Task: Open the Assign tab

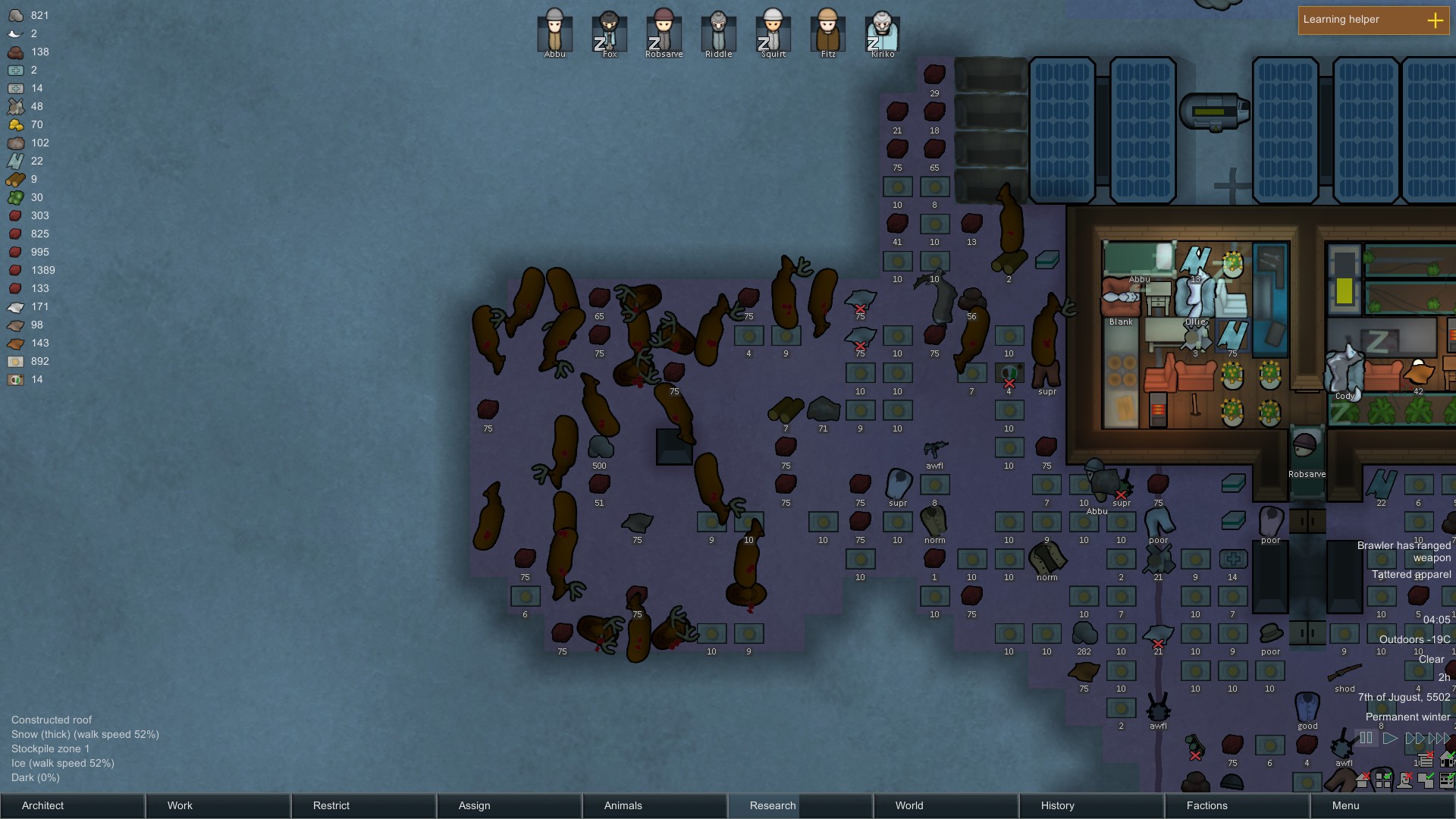Action: pos(509,805)
